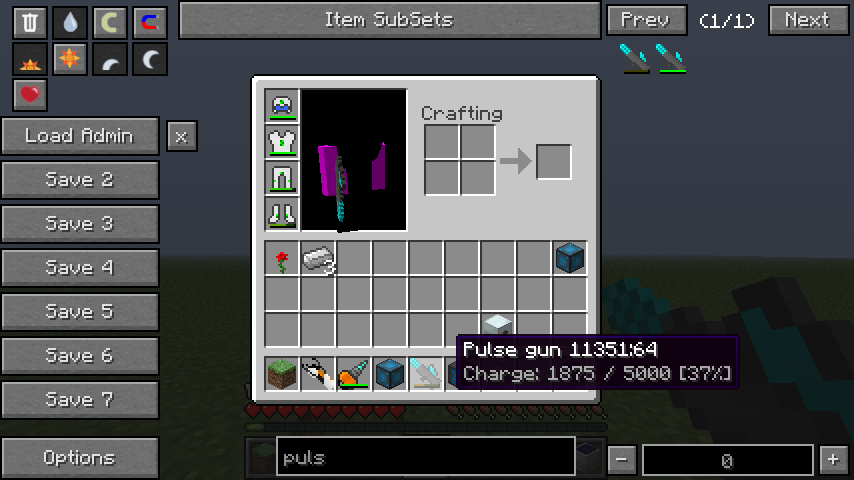
Task: Click the search field containing "puls"
Action: tap(425, 459)
